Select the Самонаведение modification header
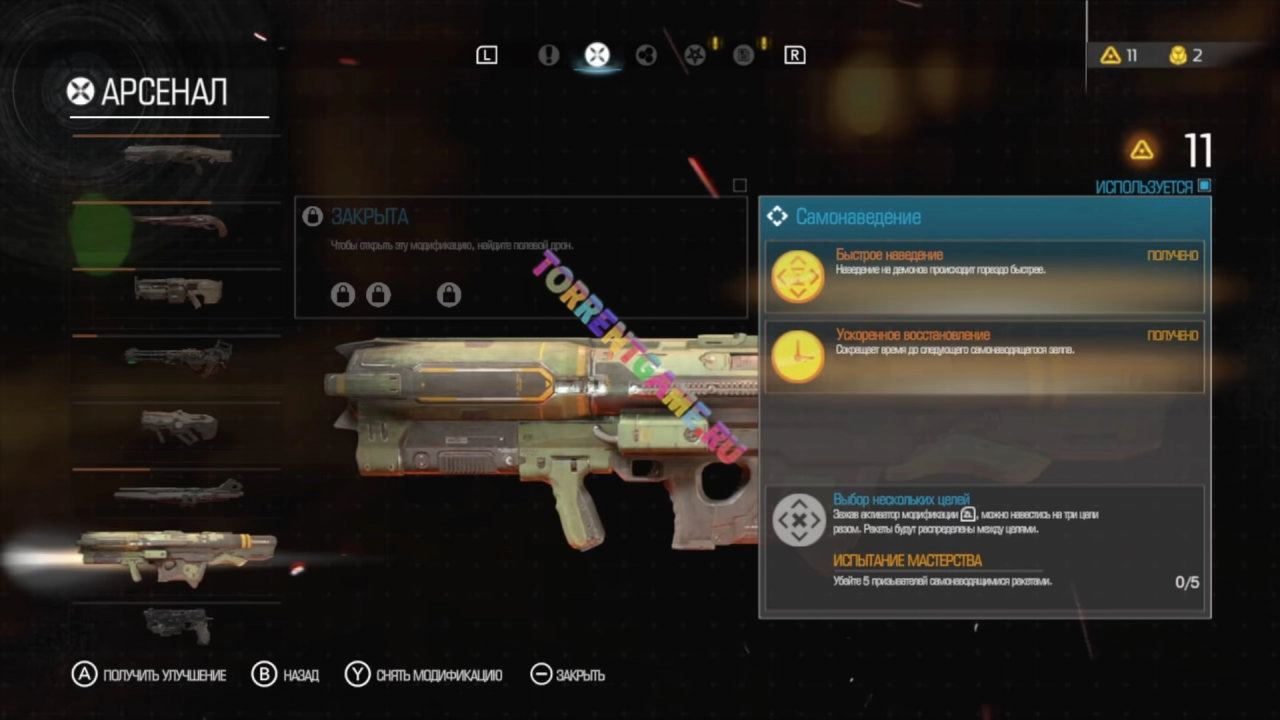Screen dimensions: 1280x720 click(984, 217)
